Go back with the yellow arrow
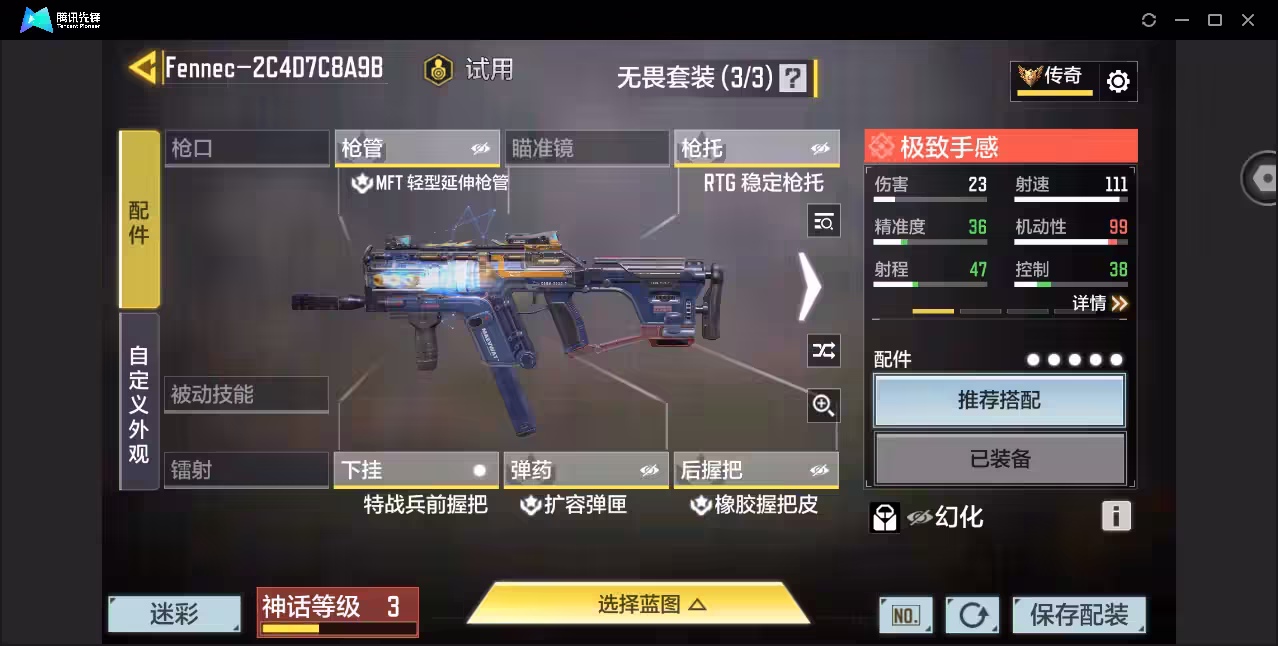 pyautogui.click(x=143, y=68)
